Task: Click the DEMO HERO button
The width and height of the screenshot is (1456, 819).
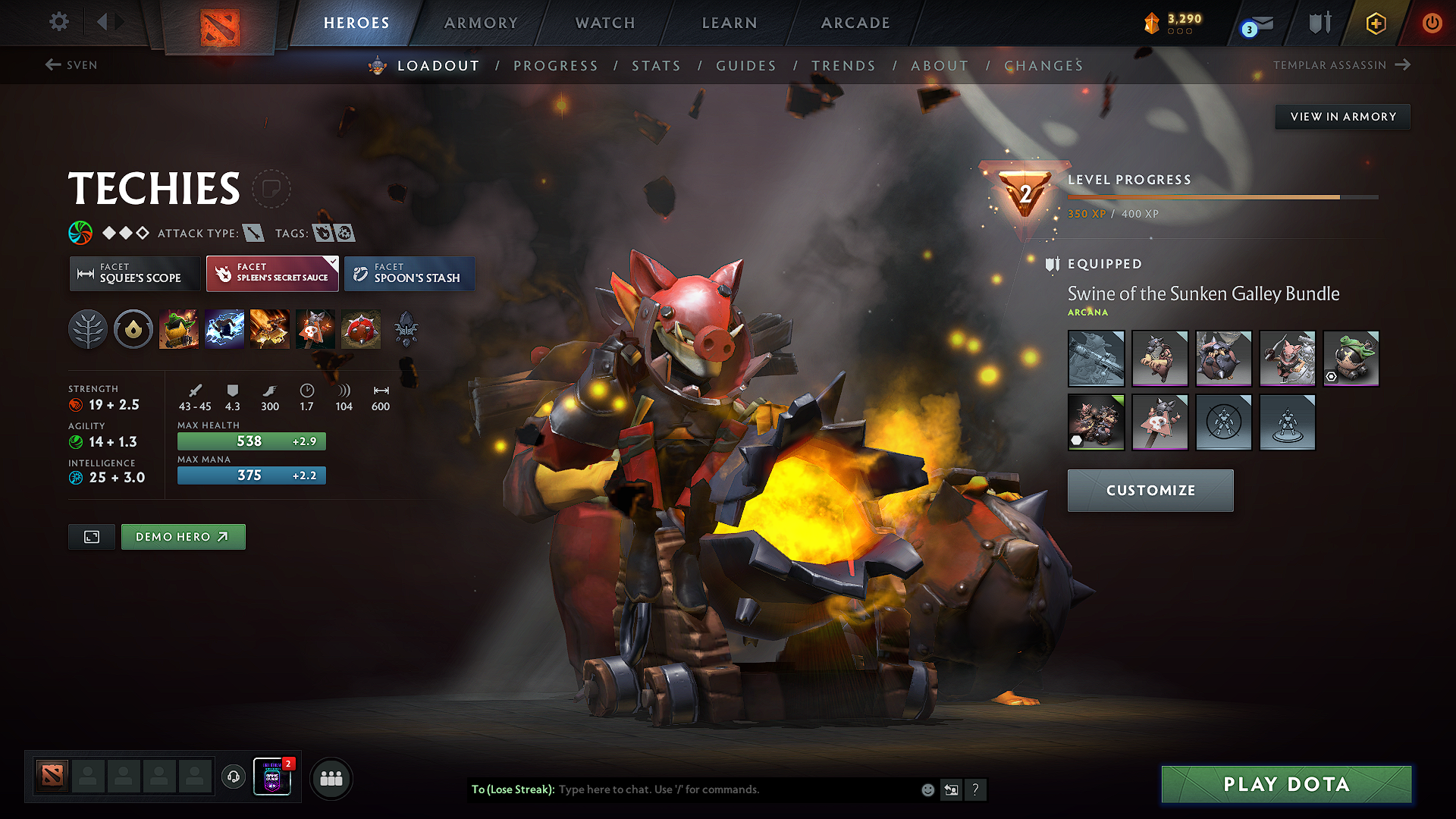Action: pos(183,536)
